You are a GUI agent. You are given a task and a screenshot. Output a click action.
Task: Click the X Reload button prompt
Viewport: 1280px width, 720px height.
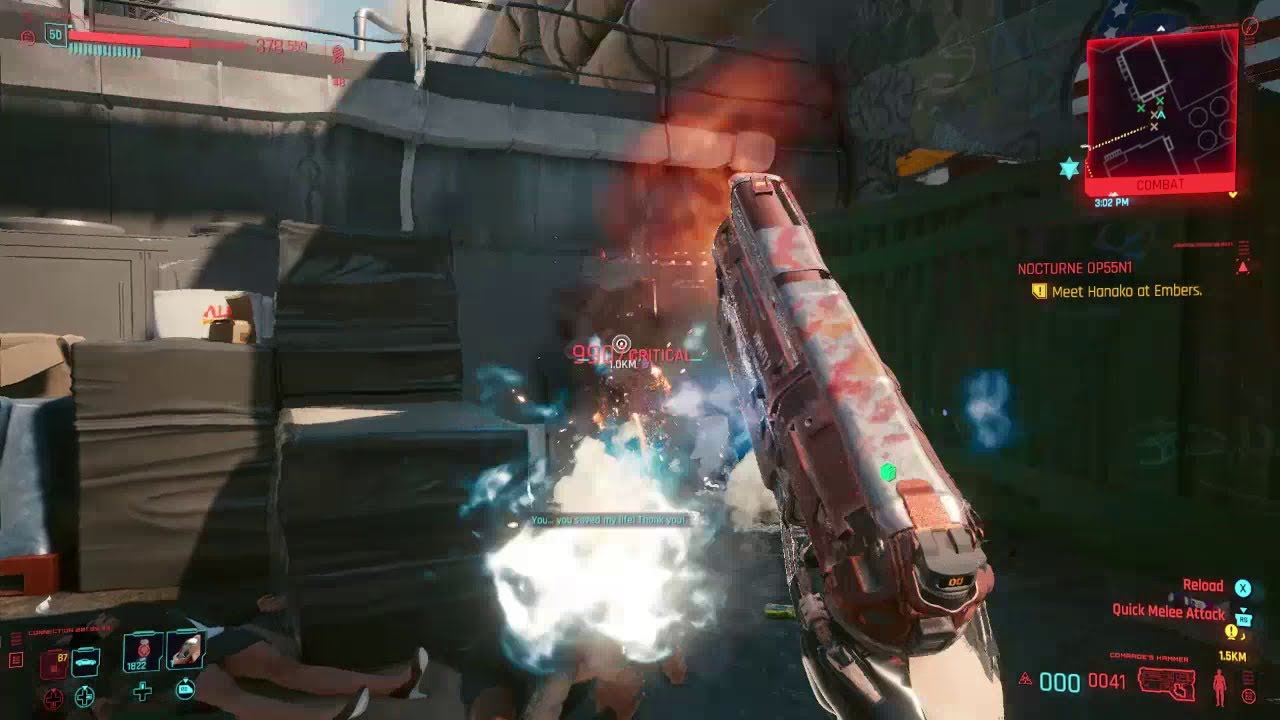tap(1243, 587)
